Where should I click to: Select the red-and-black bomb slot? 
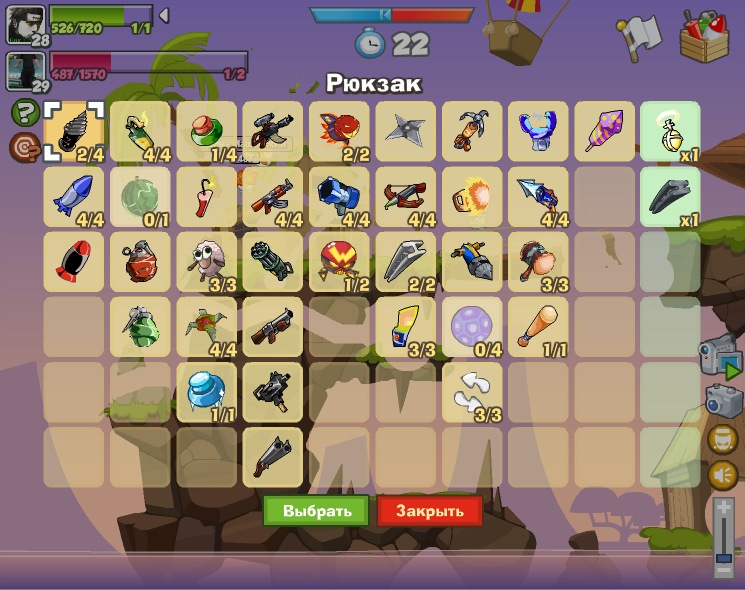pos(75,261)
